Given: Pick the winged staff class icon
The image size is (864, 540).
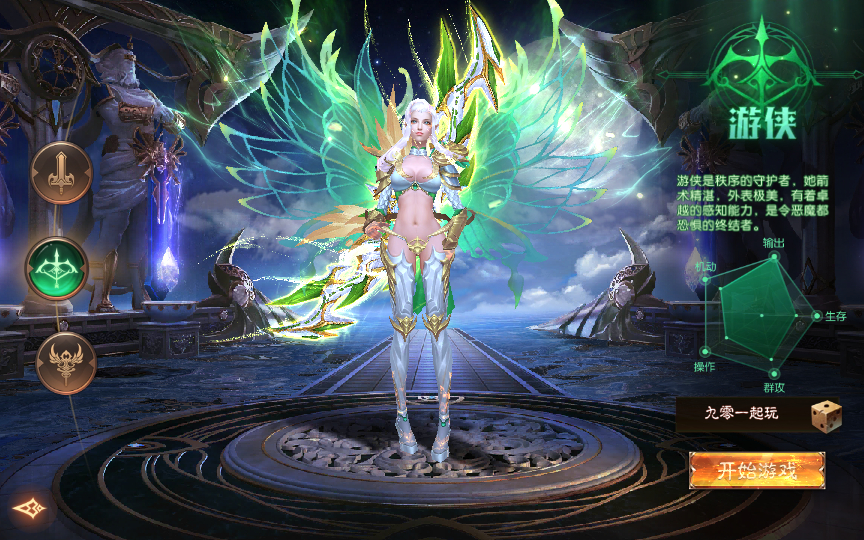Looking at the screenshot, I should 66,362.
